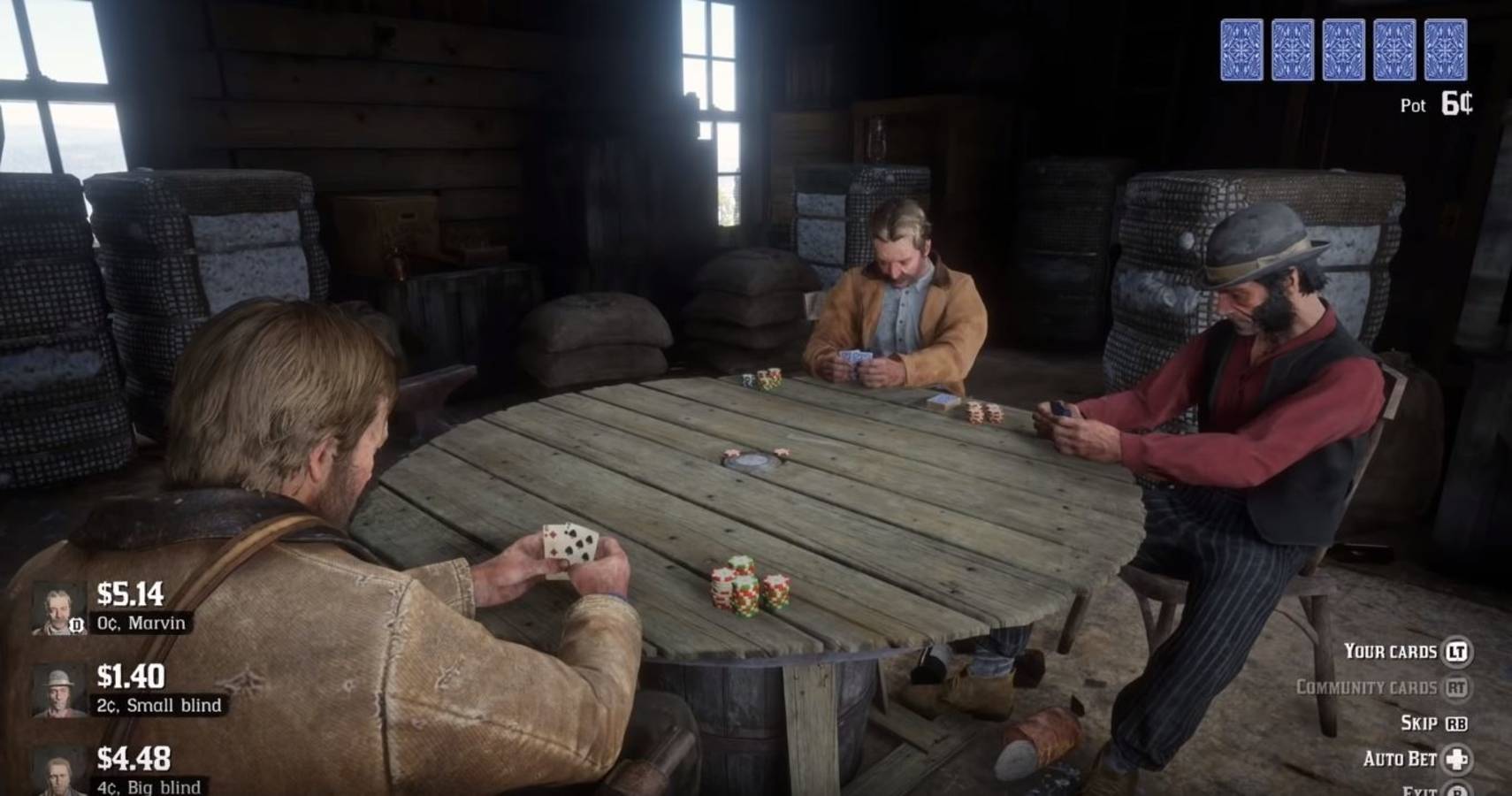Screen dimensions: 1512x796
Task: Select the Big blind player portrait
Action: click(58, 772)
